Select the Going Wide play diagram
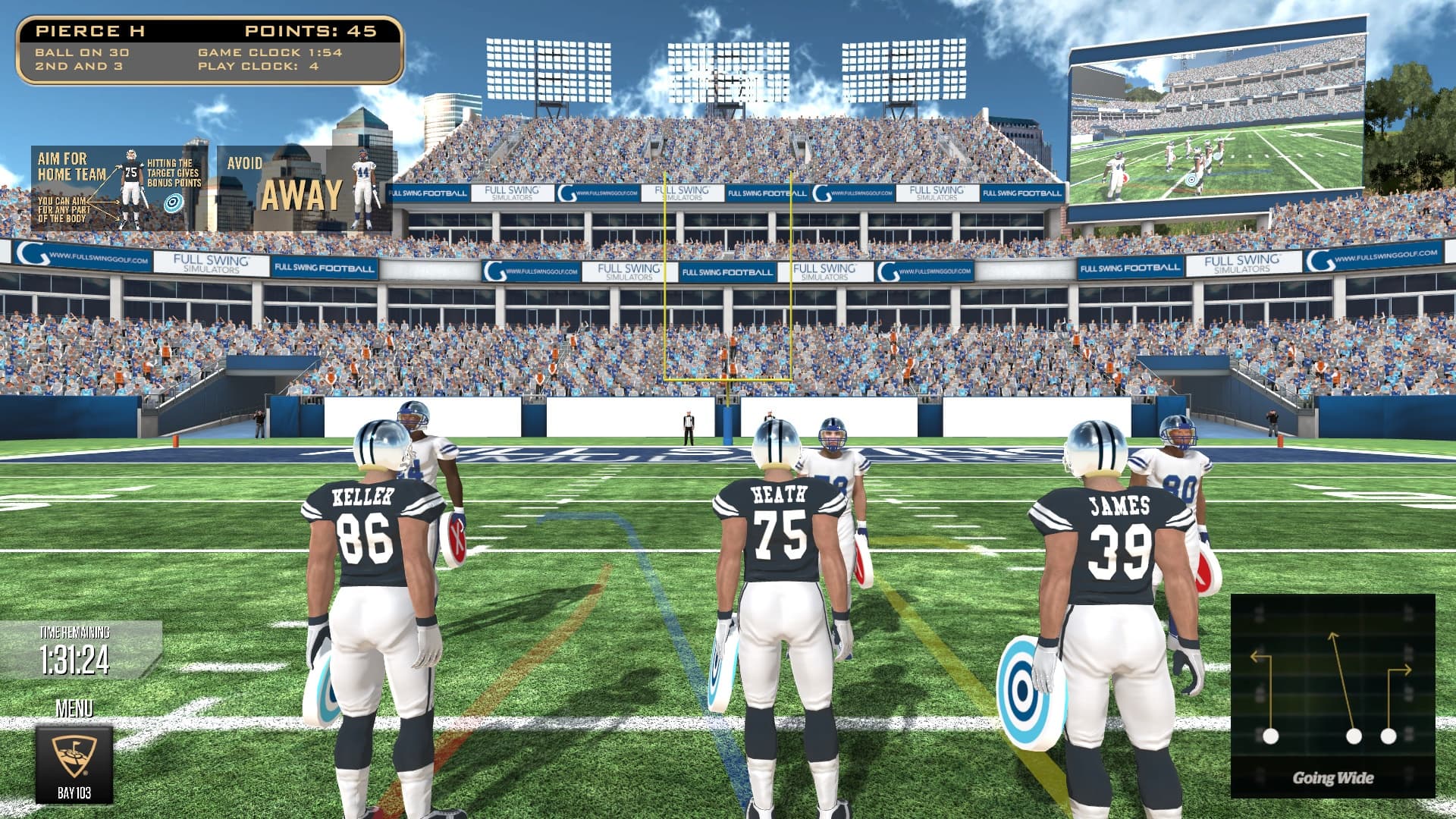Image resolution: width=1456 pixels, height=819 pixels. click(x=1332, y=695)
